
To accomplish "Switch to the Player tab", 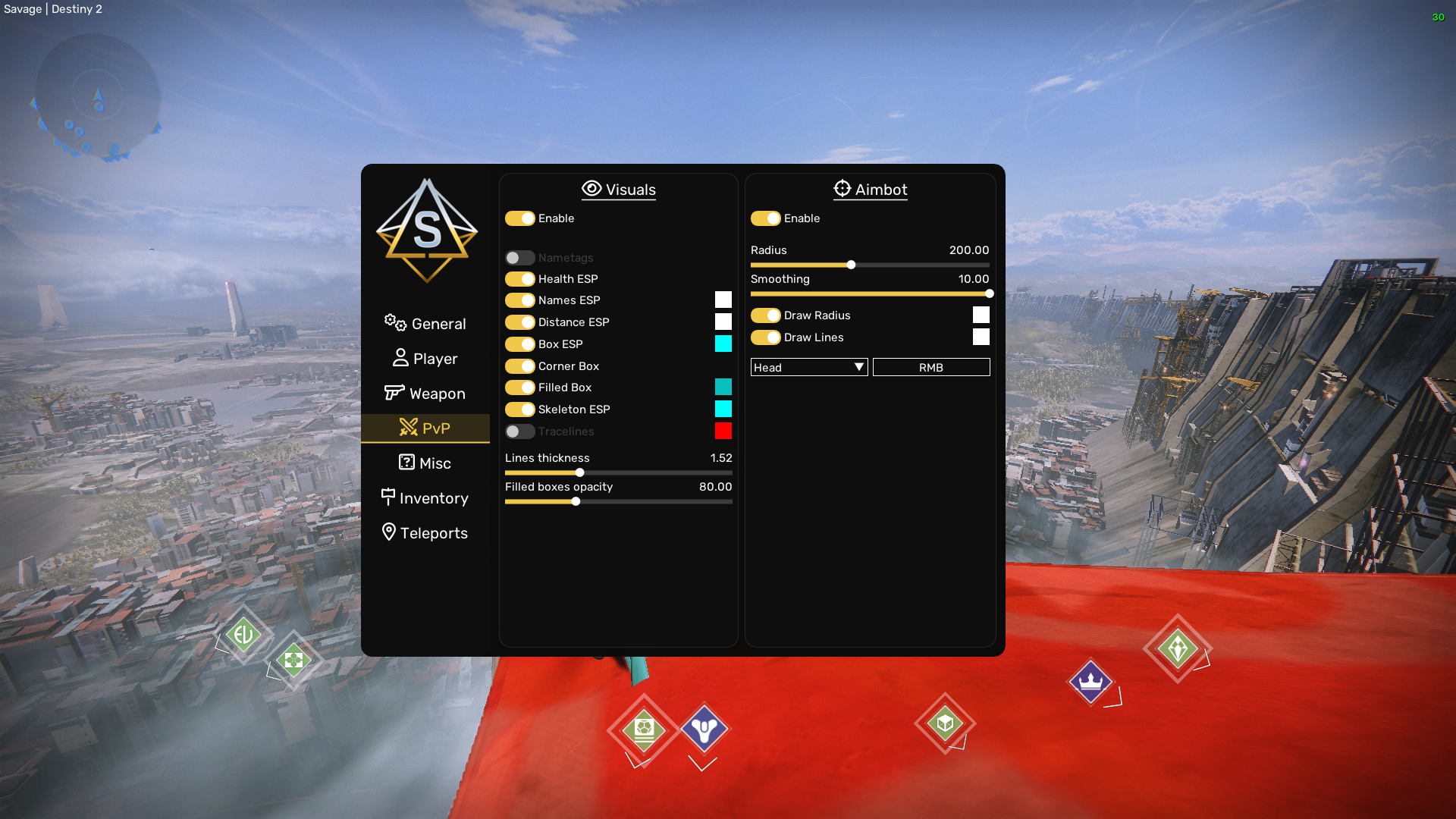I will click(425, 359).
